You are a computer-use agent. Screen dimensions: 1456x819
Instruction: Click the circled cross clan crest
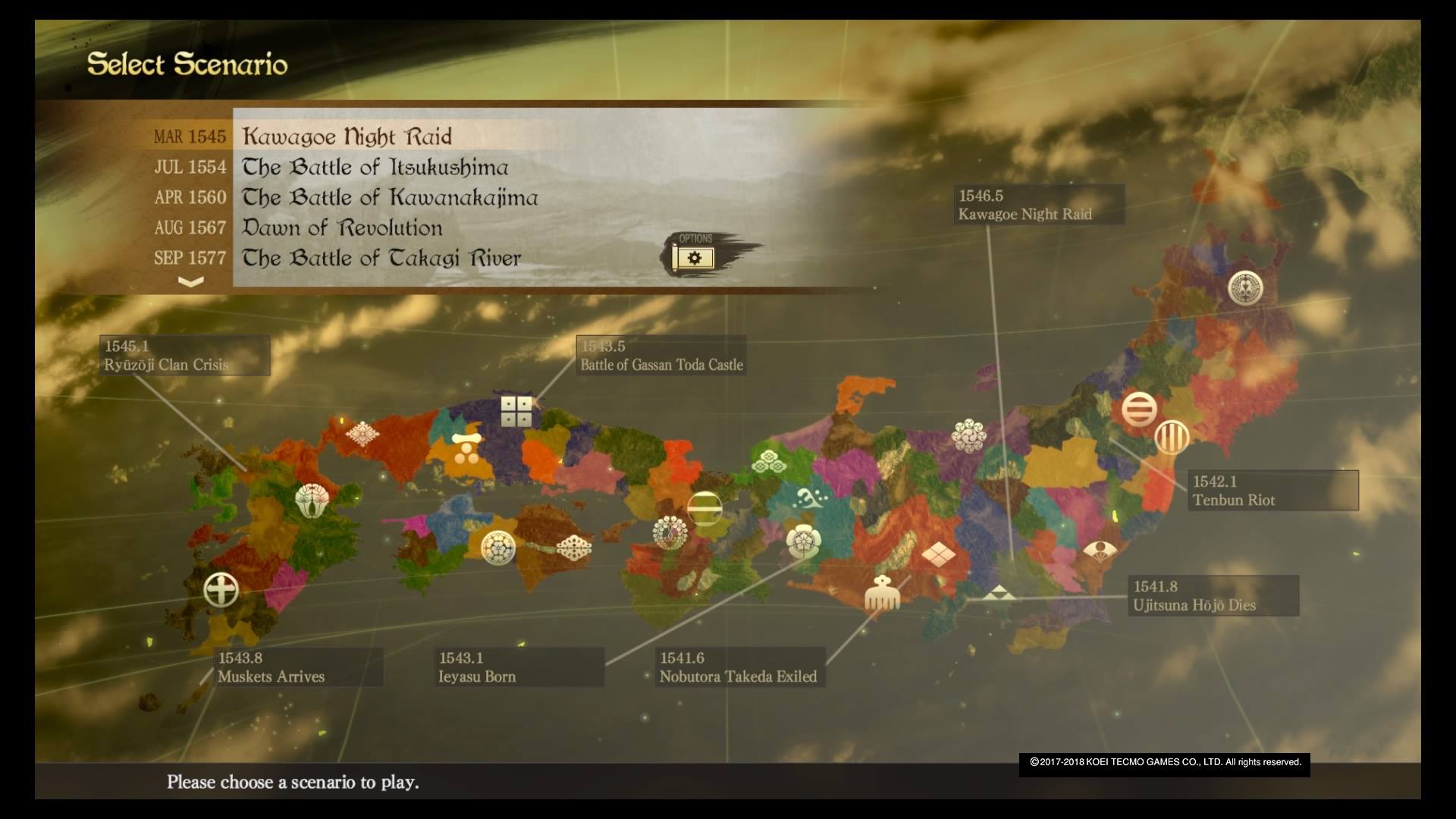tap(221, 590)
